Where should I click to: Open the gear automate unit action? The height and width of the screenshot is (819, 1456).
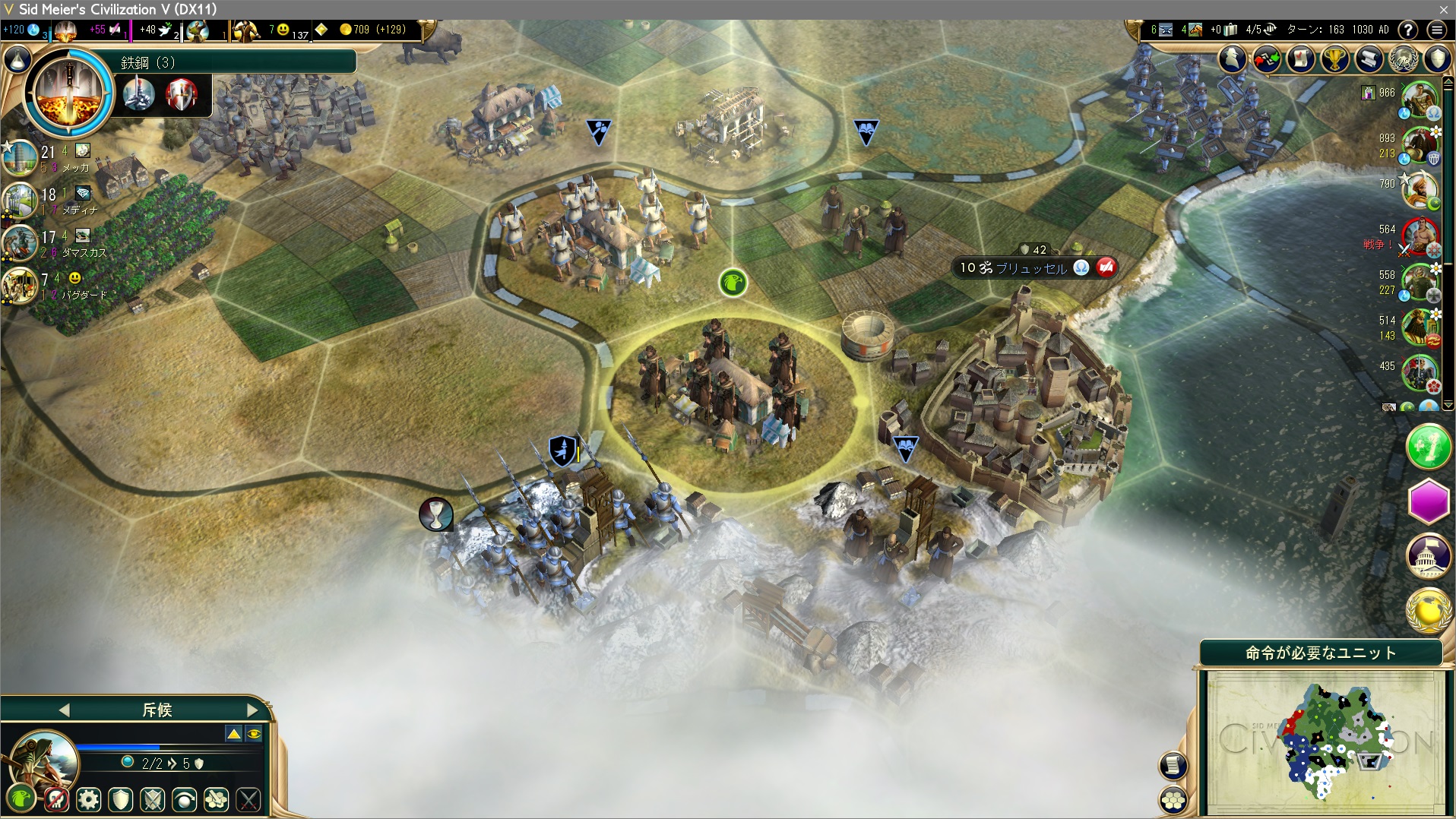[89, 799]
